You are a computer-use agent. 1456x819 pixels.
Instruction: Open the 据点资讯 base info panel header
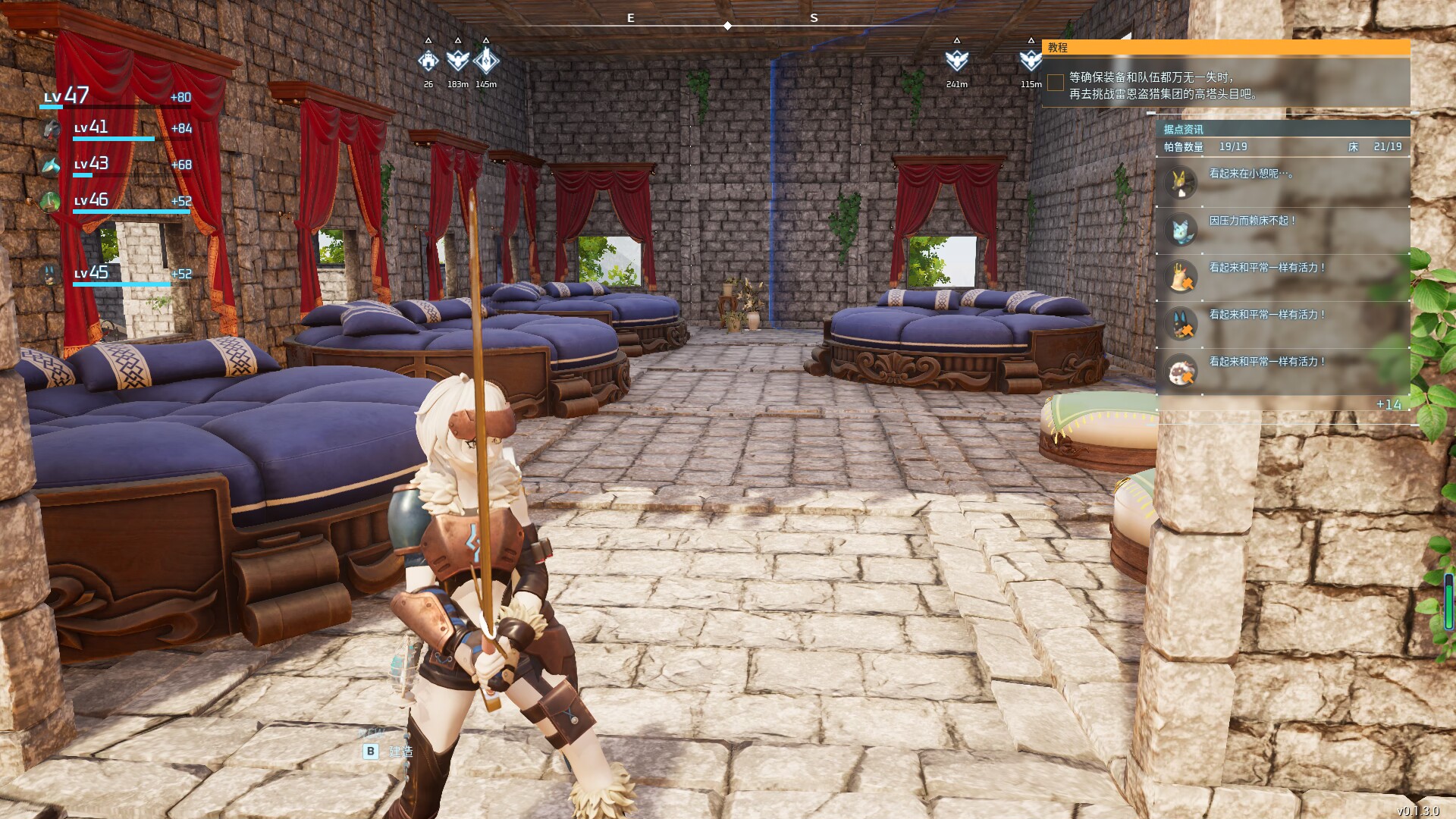1282,129
